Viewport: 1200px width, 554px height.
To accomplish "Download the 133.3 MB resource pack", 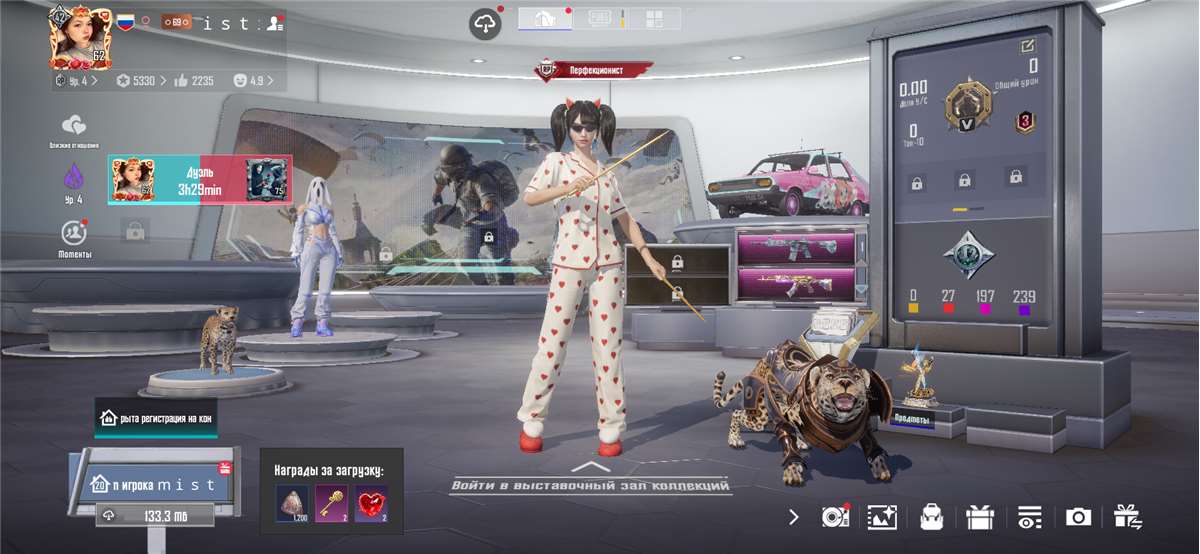I will click(x=155, y=516).
